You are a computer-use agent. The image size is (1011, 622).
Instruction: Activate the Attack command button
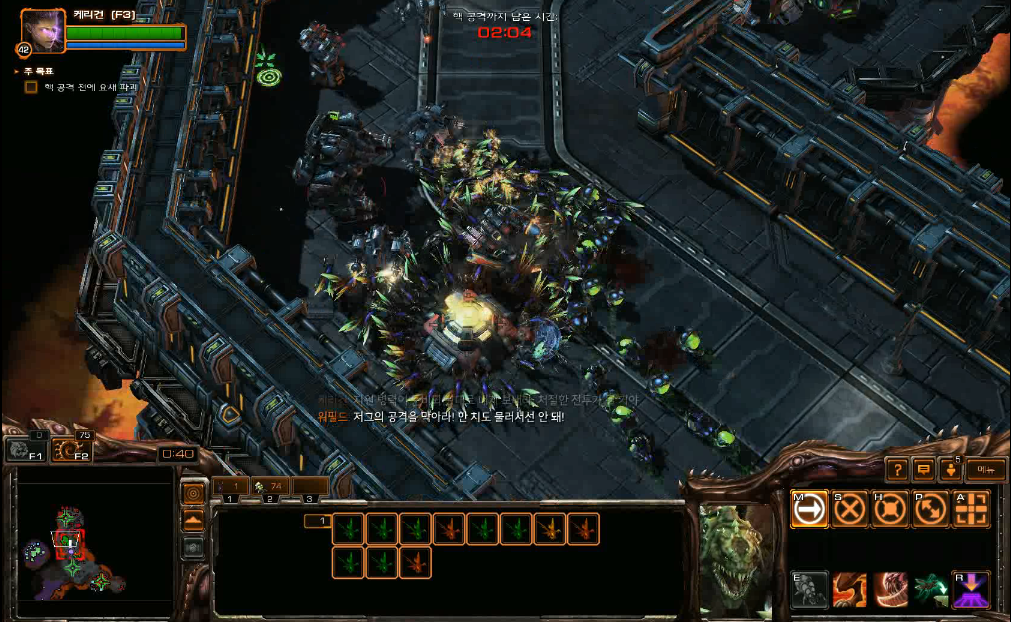point(971,509)
